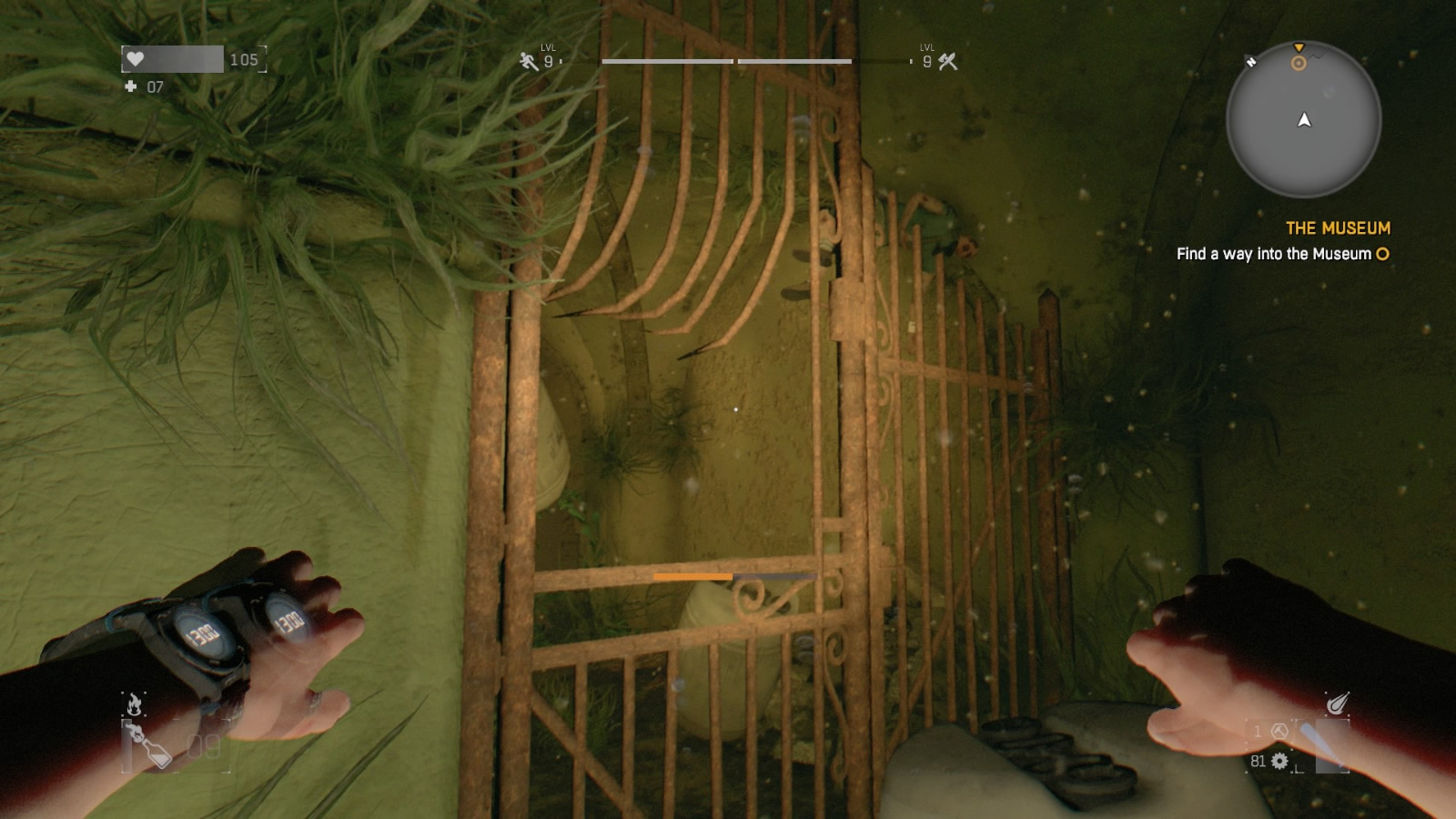Click the firecracker flame icon above the Molotov slot
This screenshot has height=819, width=1456.
coord(134,703)
